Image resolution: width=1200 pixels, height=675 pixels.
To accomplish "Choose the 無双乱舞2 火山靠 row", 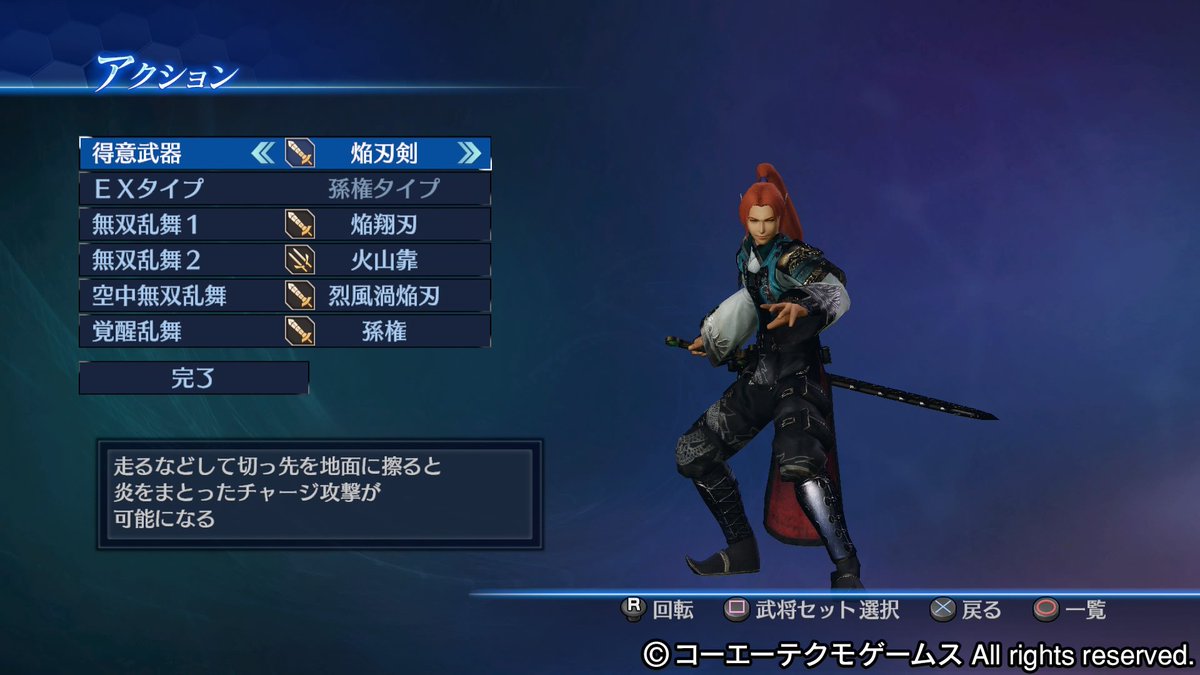I will tap(285, 260).
